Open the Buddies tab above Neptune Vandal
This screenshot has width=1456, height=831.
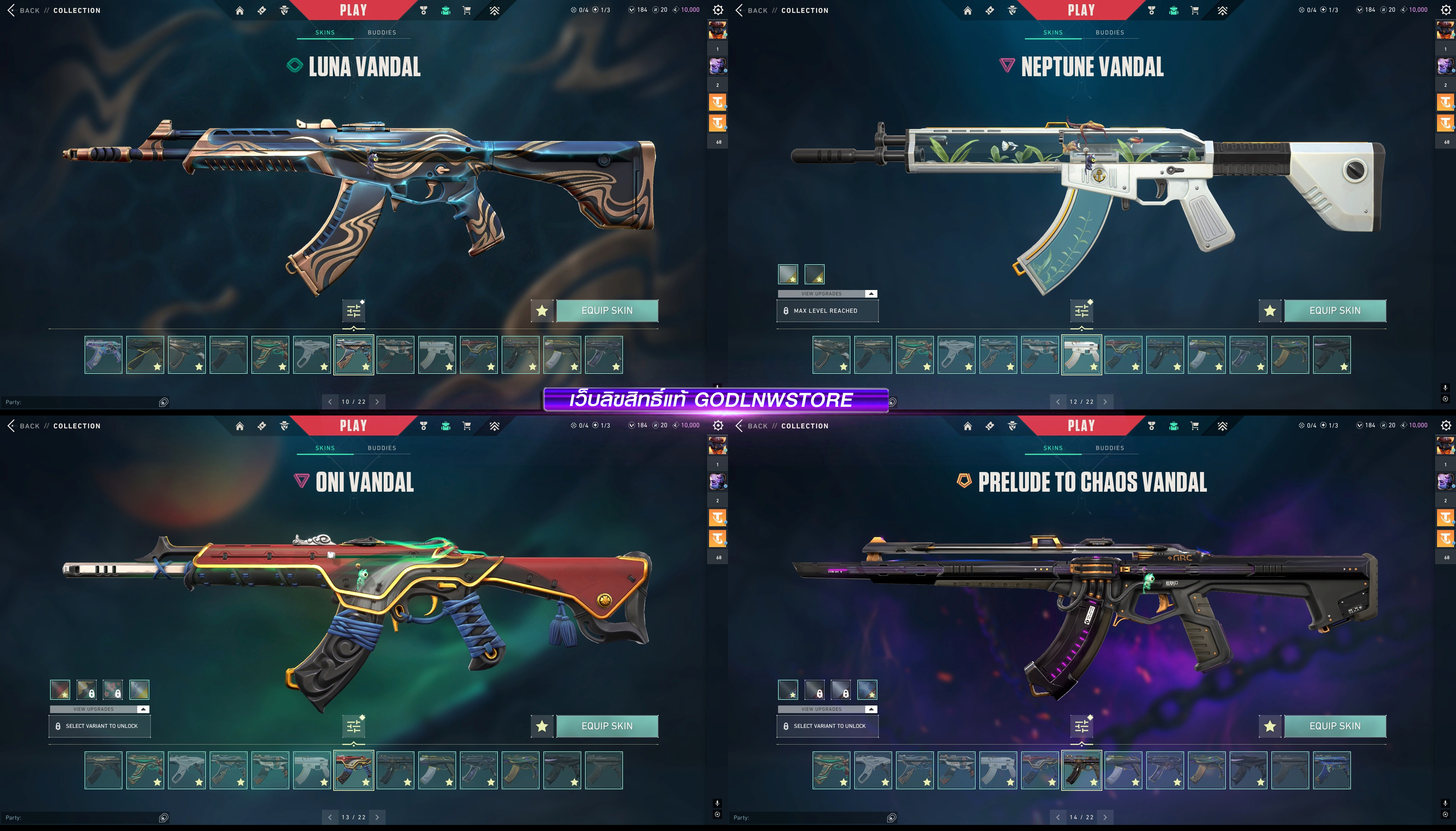(1109, 33)
